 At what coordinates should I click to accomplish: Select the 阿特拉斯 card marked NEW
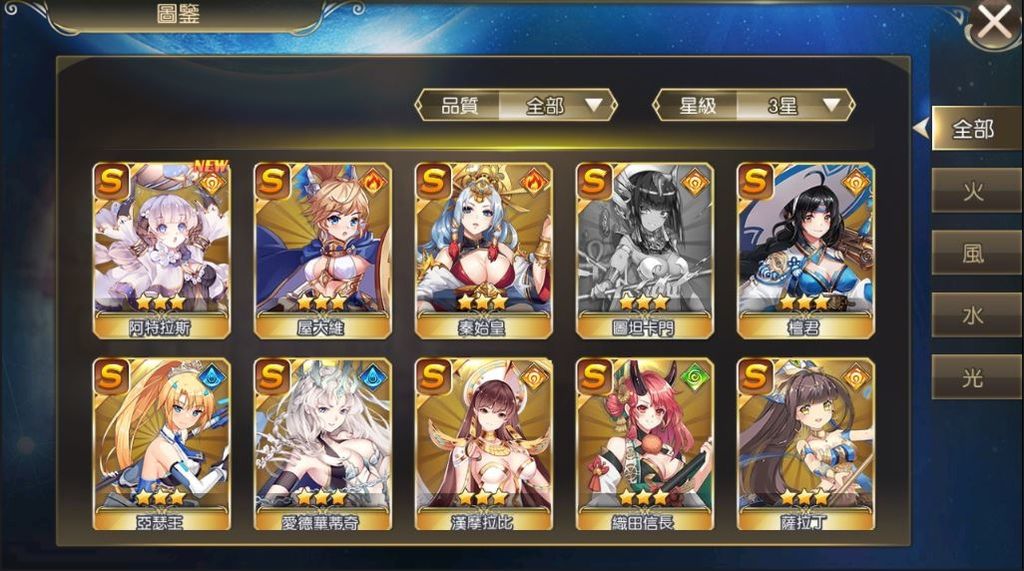(x=161, y=250)
